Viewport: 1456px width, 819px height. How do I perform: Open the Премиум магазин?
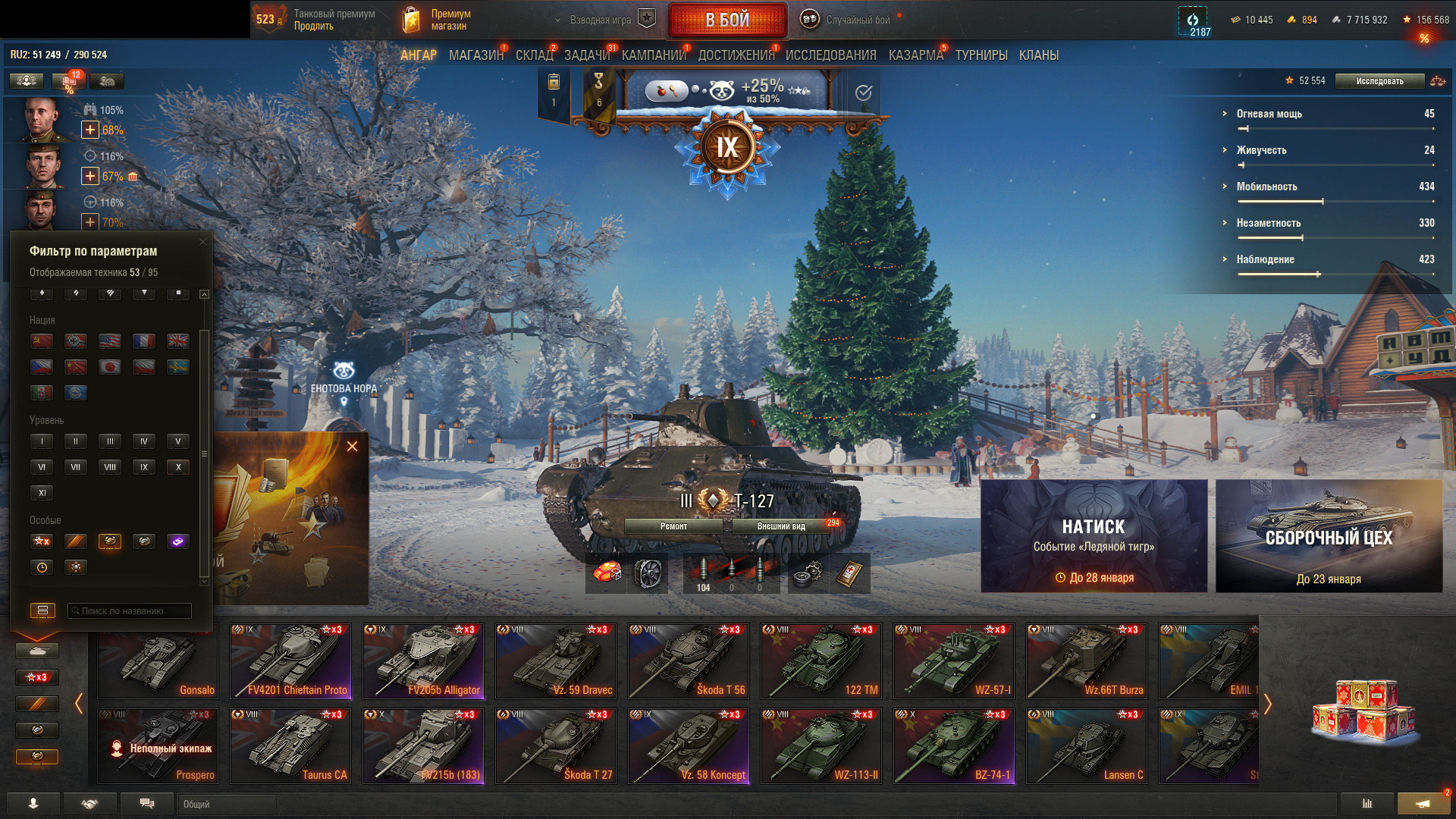click(437, 20)
